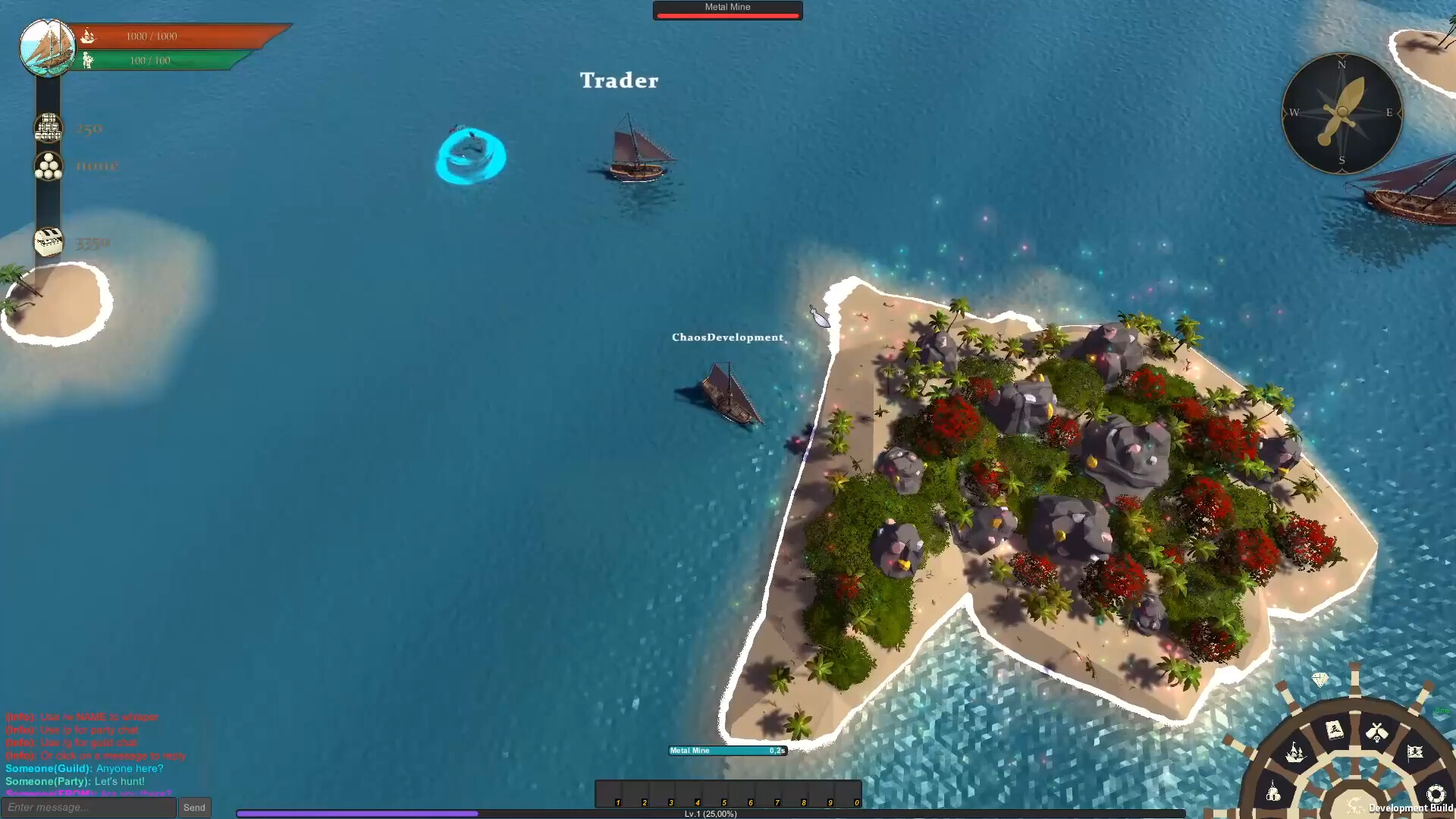Open the ship management icon on the wheel
This screenshot has width=1456, height=819.
(1295, 752)
